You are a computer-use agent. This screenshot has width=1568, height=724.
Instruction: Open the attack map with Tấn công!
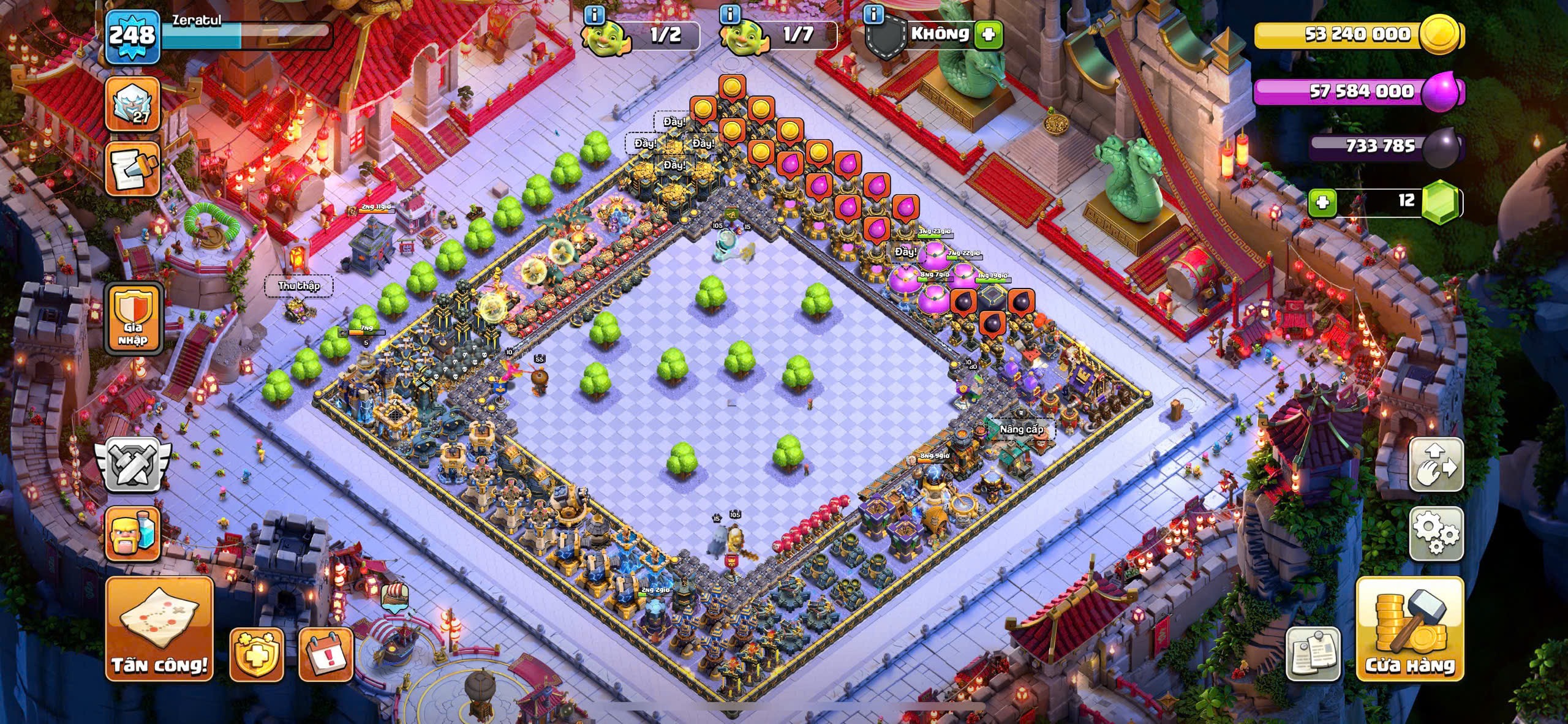(159, 628)
